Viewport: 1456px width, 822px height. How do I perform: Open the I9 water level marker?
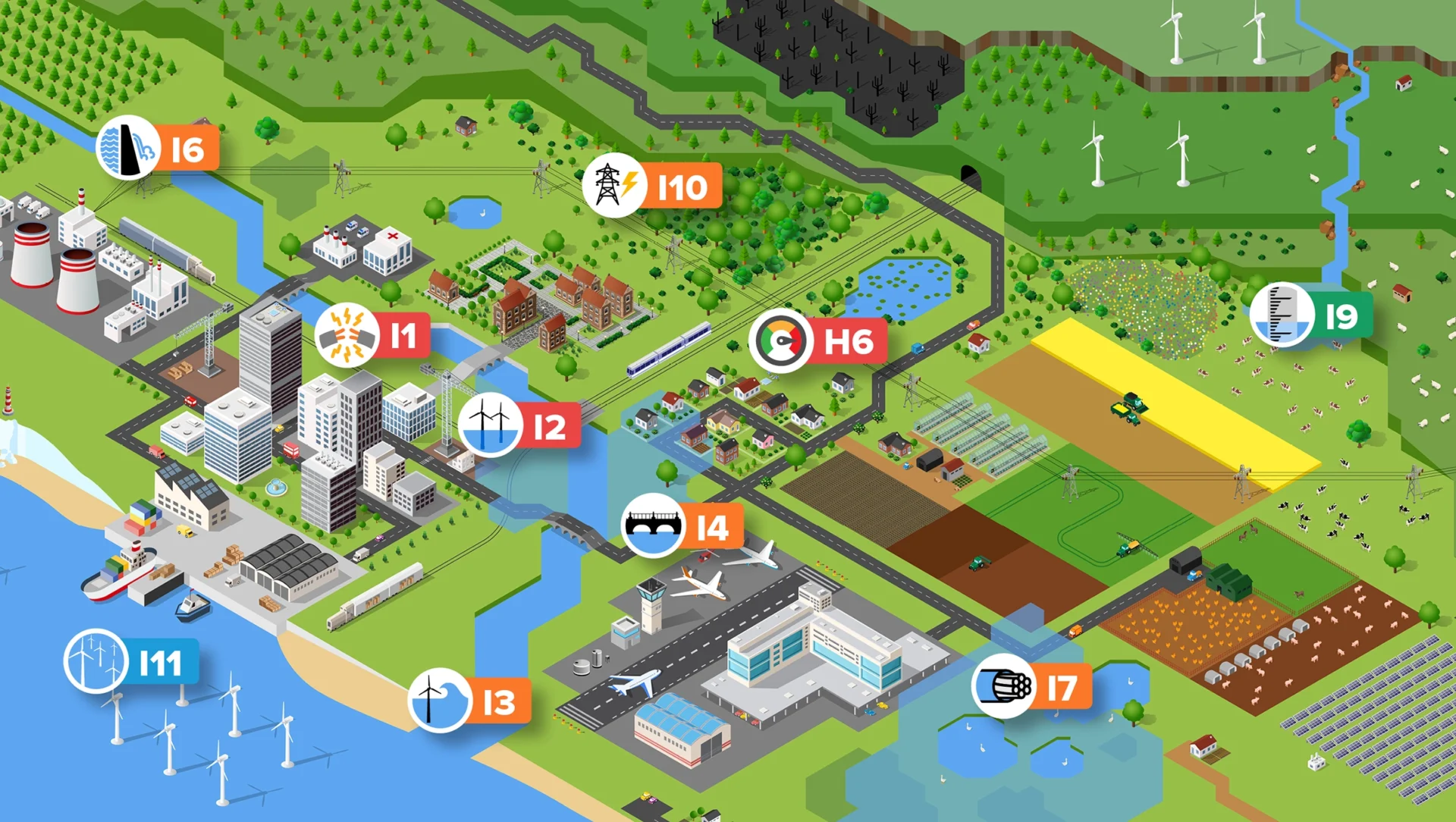pyautogui.click(x=1282, y=315)
